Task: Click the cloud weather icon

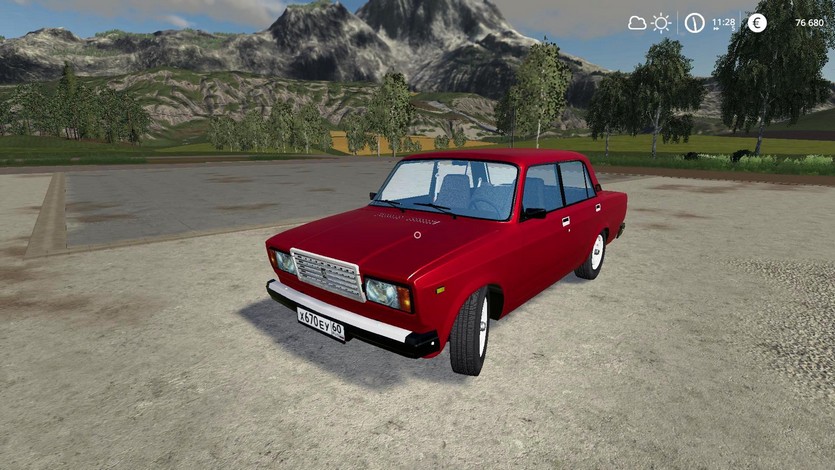Action: tap(637, 23)
